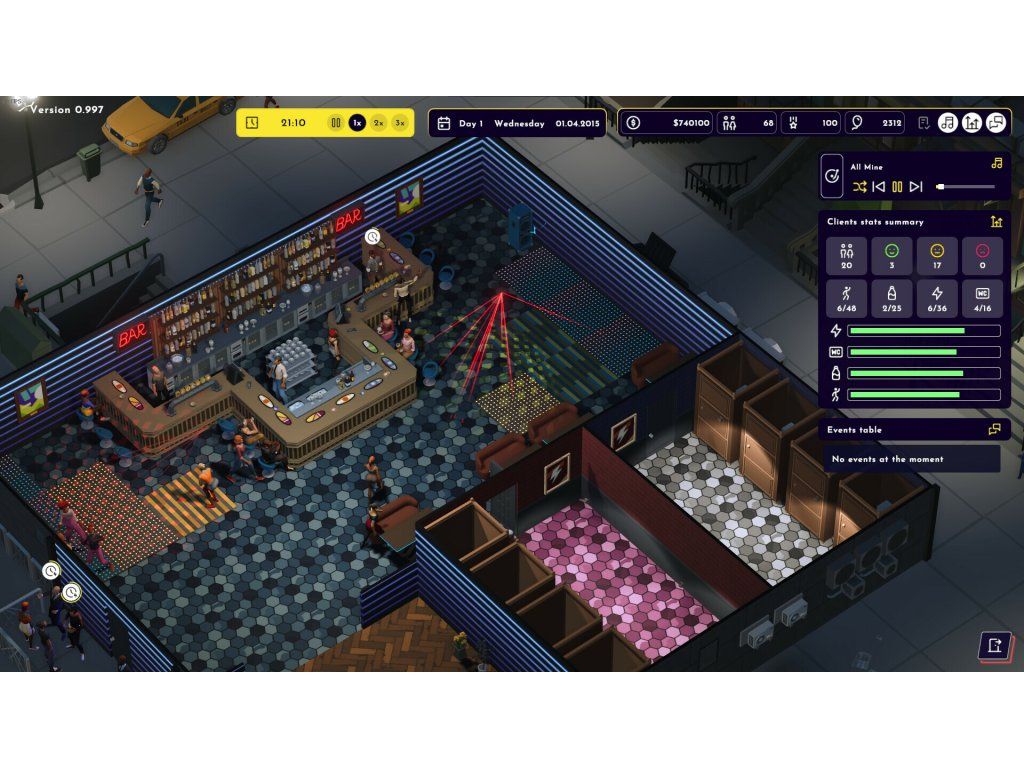Set game speed to 3x
This screenshot has width=1024, height=768.
point(400,123)
